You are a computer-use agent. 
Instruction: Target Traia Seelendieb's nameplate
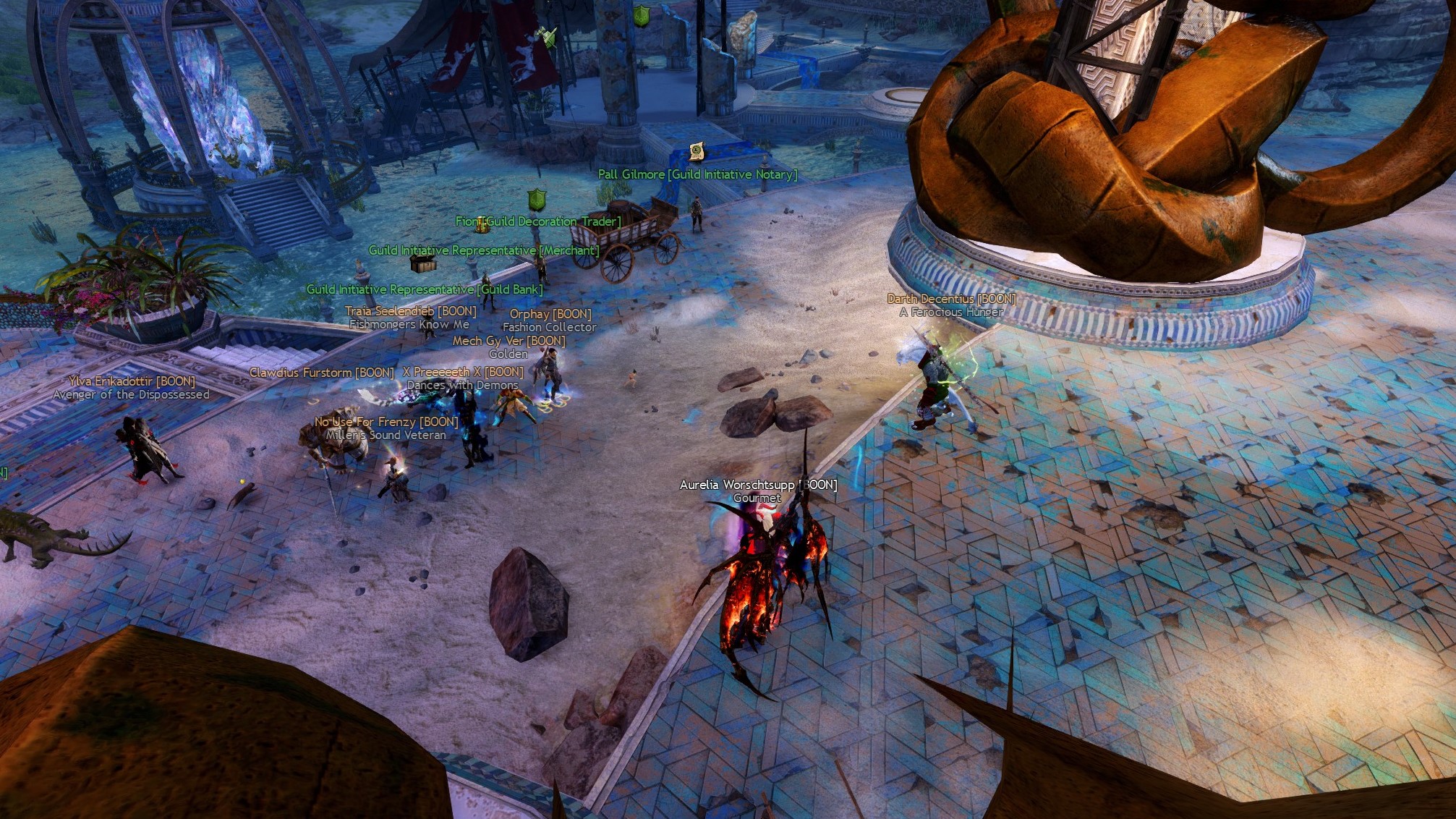point(410,311)
